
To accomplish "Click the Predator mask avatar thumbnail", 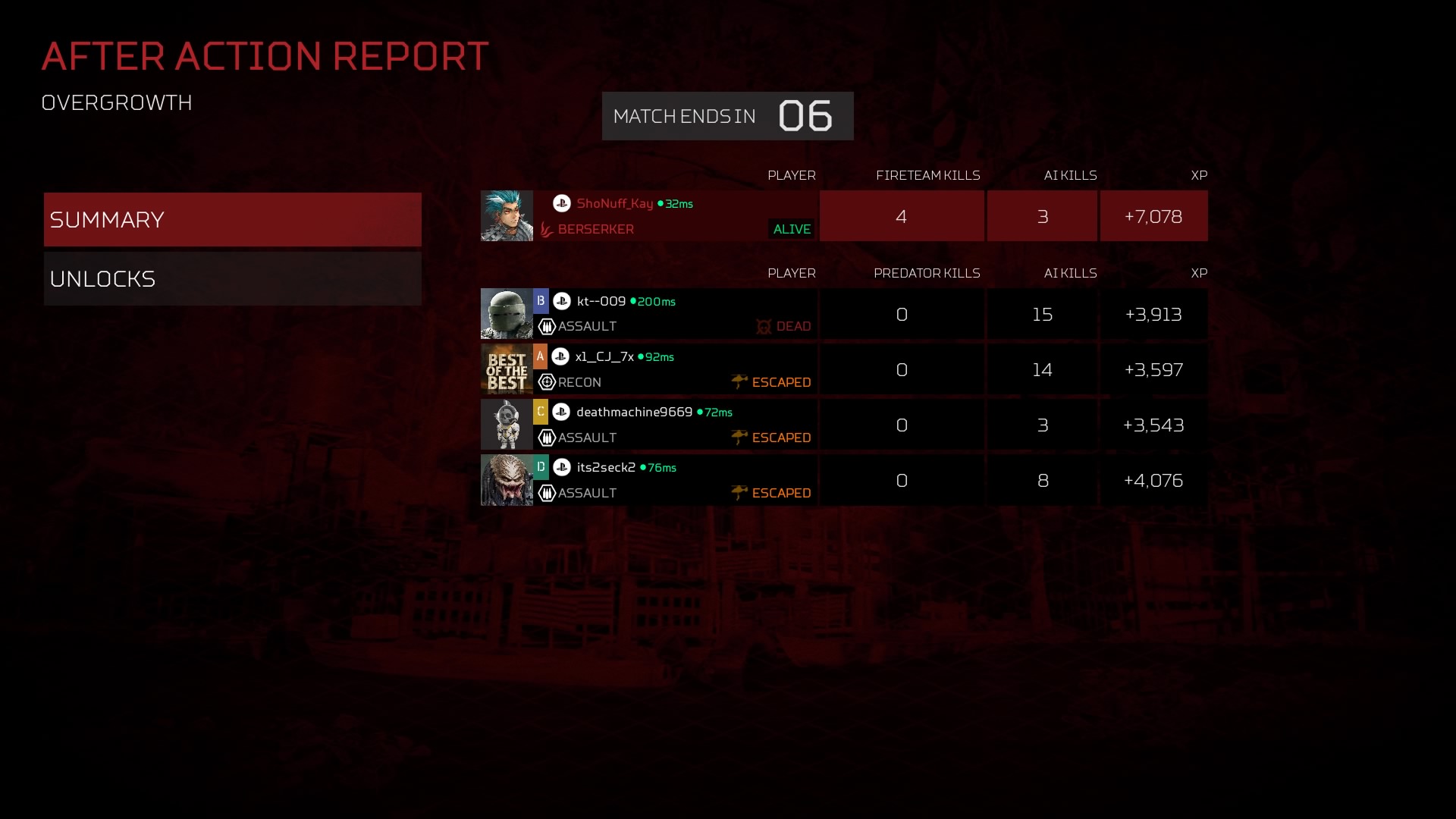I will click(x=507, y=480).
